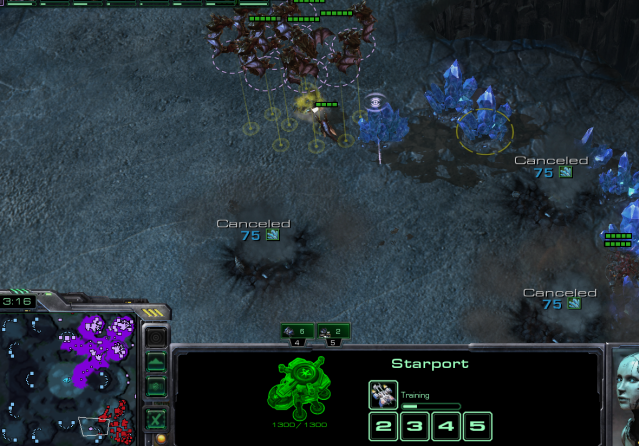
Task: Click empty production queue slot 2
Action: 383,428
